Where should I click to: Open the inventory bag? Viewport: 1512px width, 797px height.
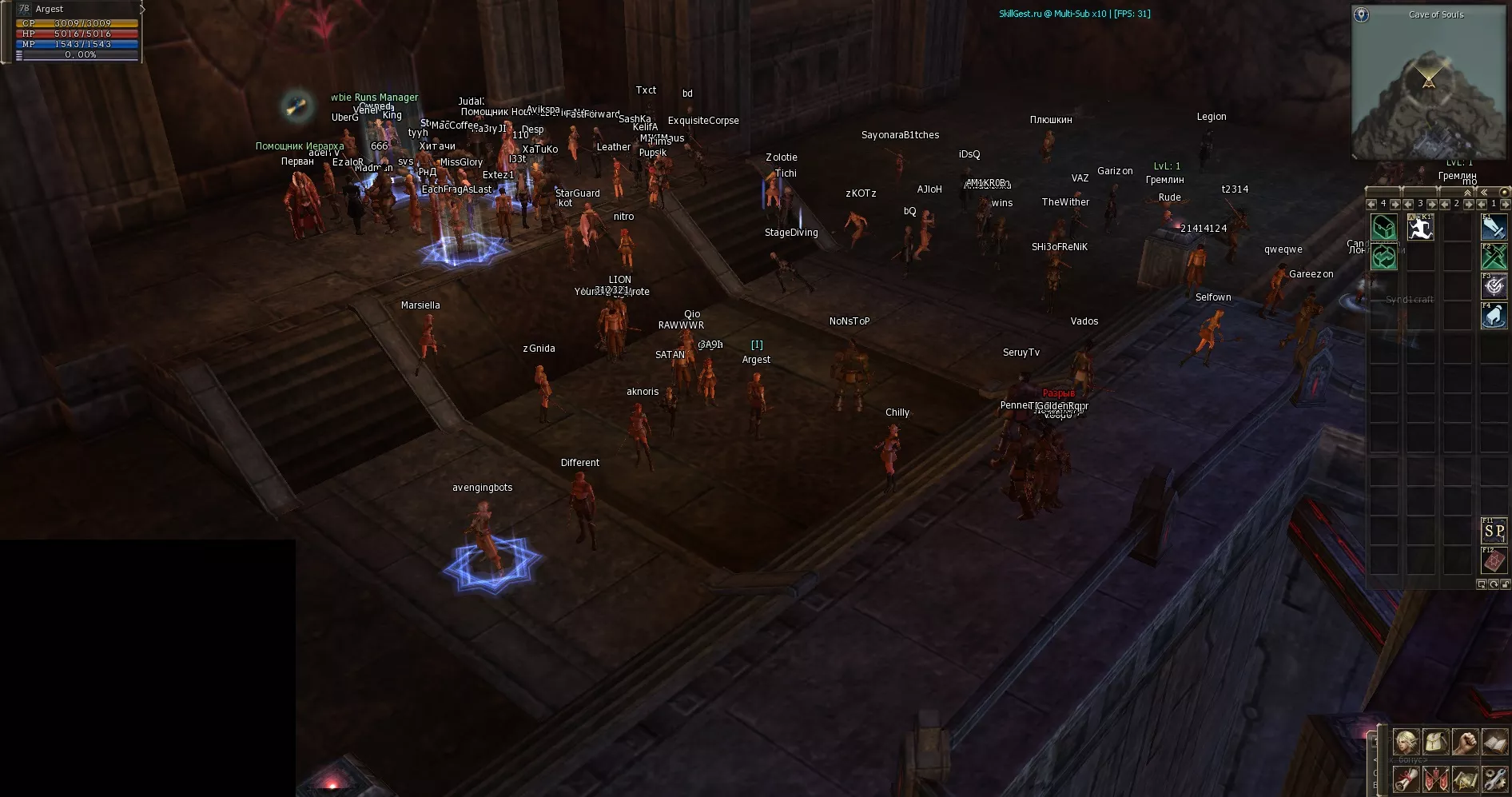[1435, 742]
